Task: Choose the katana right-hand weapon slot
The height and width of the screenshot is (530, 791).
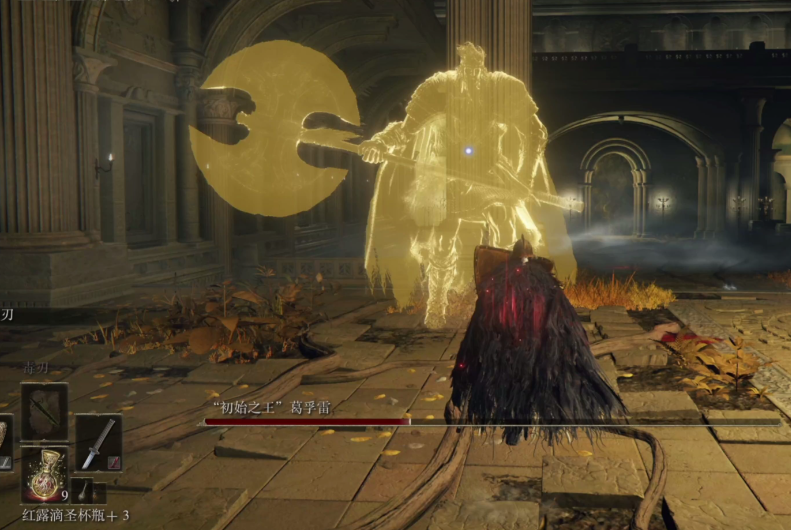Action: coord(98,443)
